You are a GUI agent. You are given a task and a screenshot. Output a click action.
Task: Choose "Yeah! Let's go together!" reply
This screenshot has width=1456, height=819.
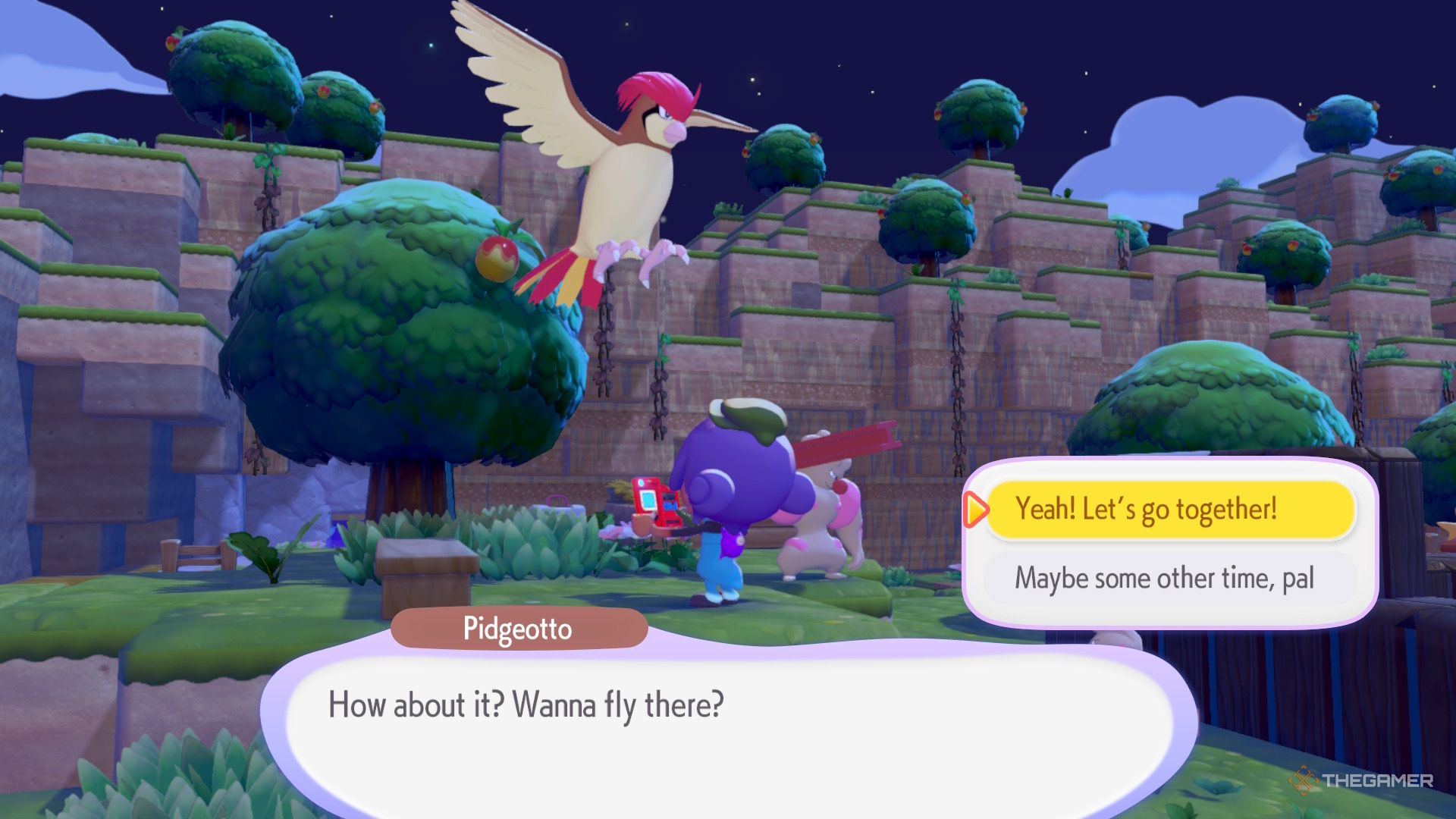pos(1169,510)
